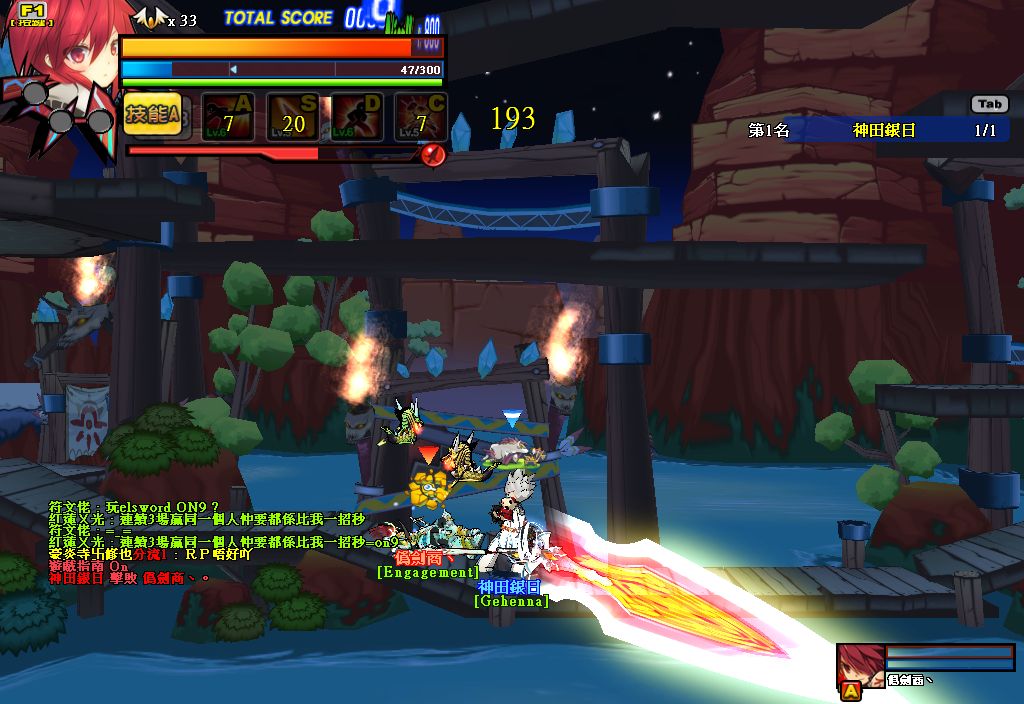
Task: Click the opponent portrait at bottom right
Action: 860,666
